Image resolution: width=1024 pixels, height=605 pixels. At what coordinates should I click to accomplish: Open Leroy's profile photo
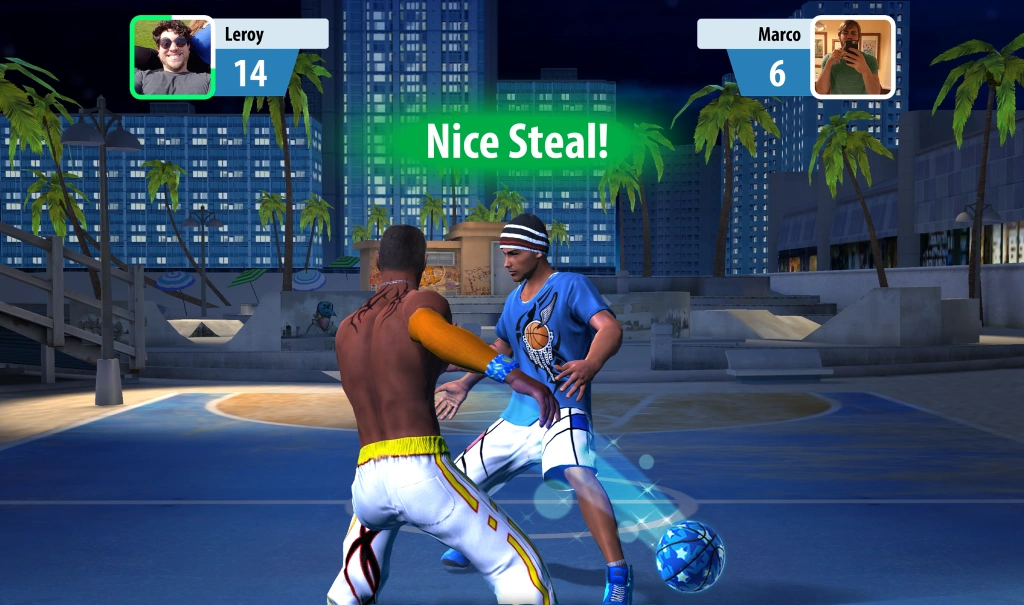point(172,57)
